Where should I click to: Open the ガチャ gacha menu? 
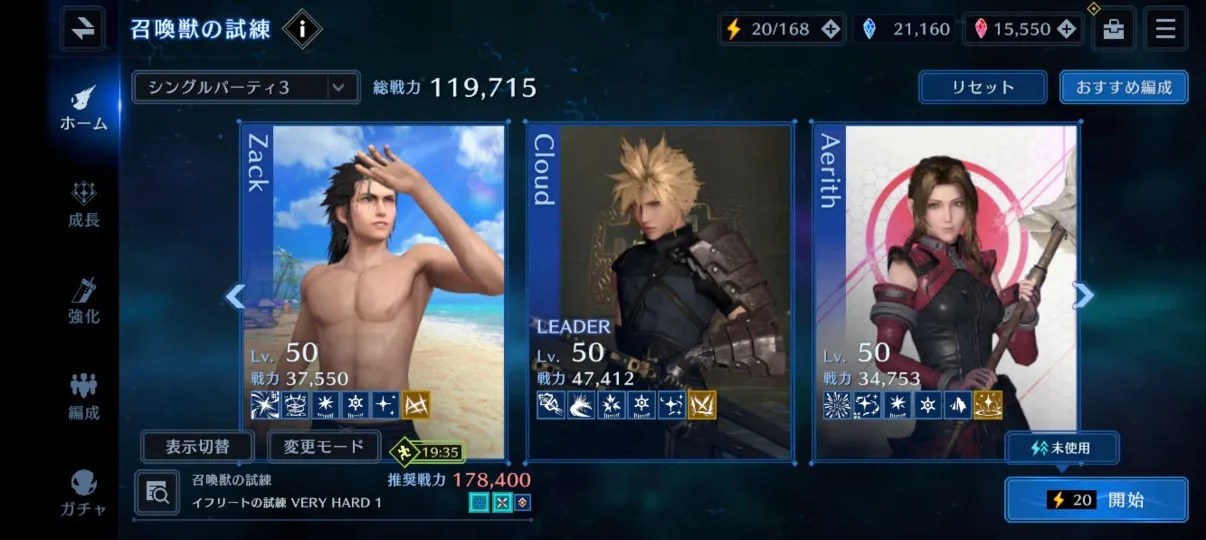point(84,492)
